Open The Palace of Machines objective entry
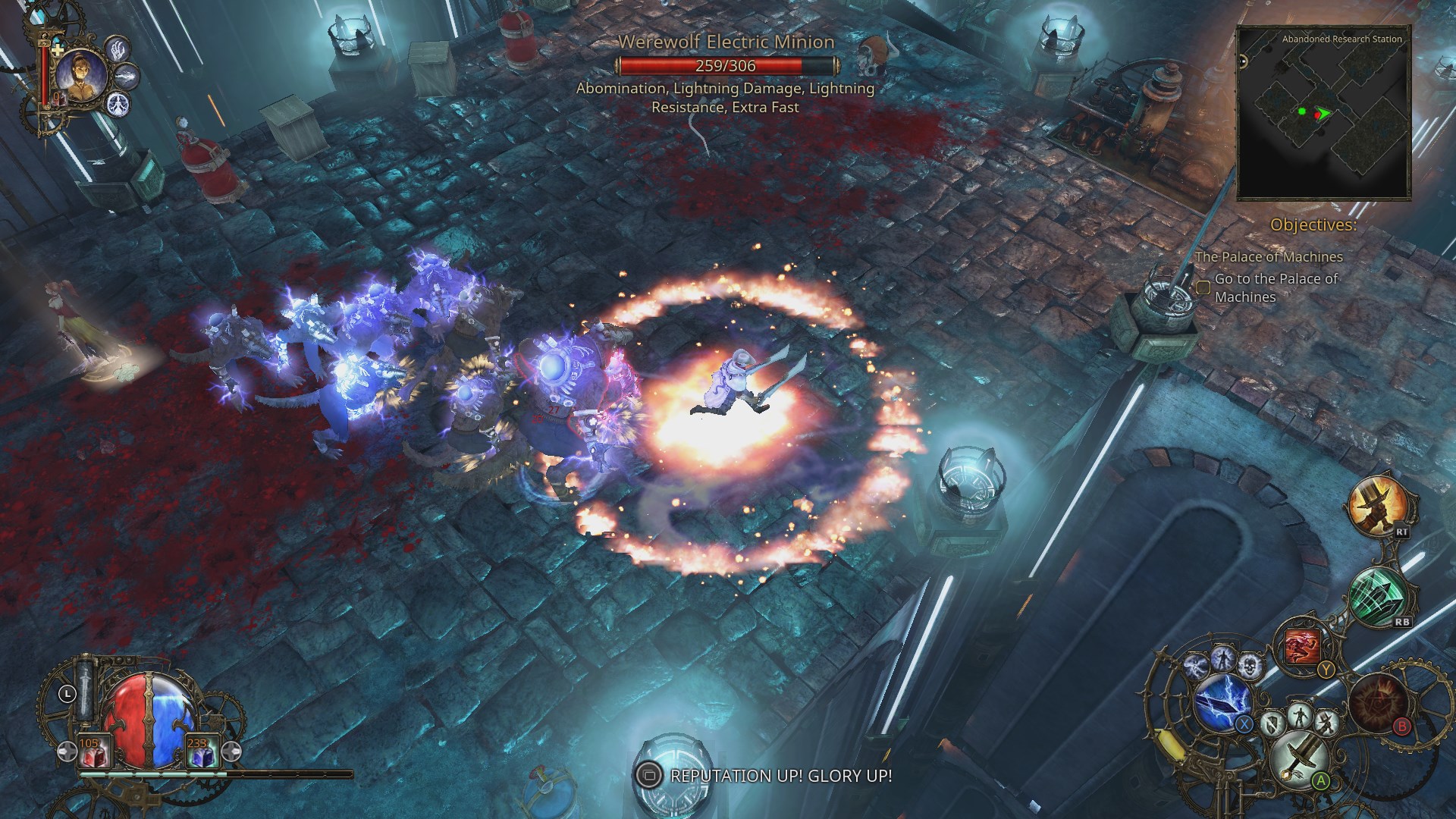This screenshot has width=1456, height=819. tap(1269, 257)
